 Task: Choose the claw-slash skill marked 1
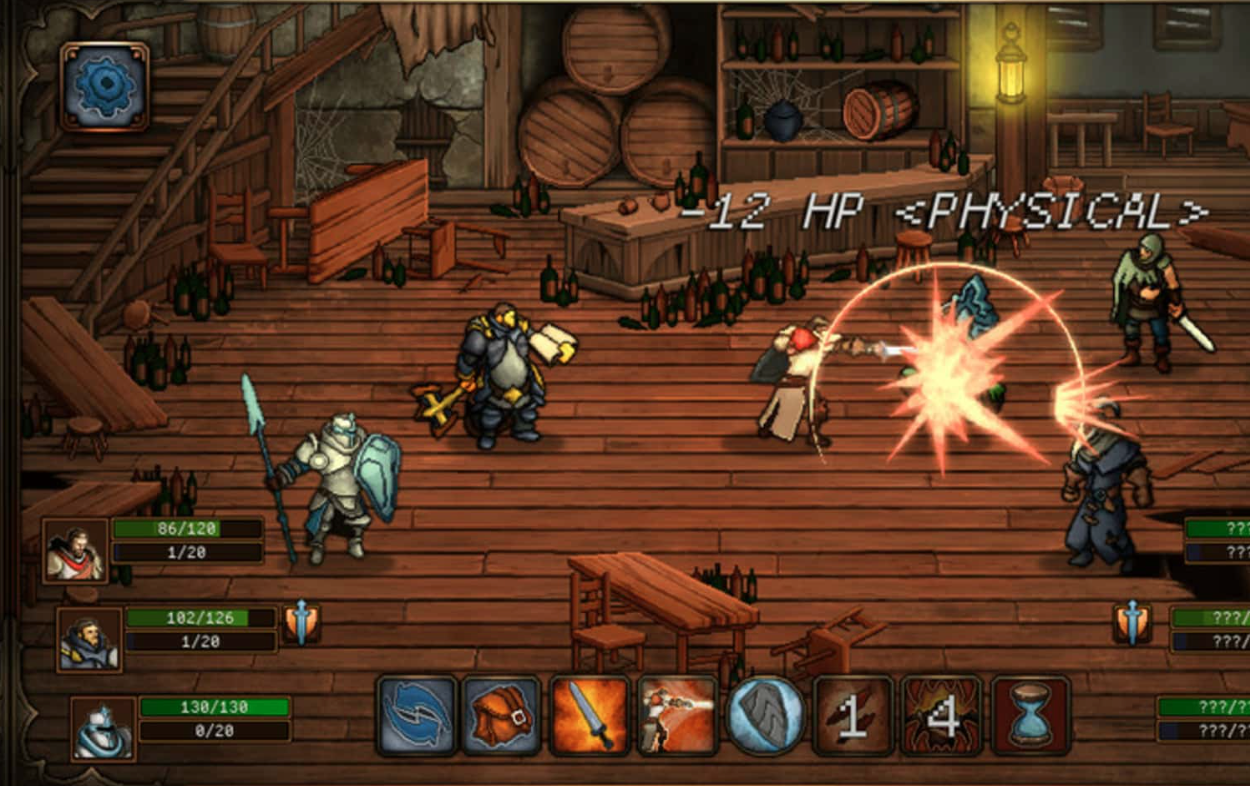(853, 715)
